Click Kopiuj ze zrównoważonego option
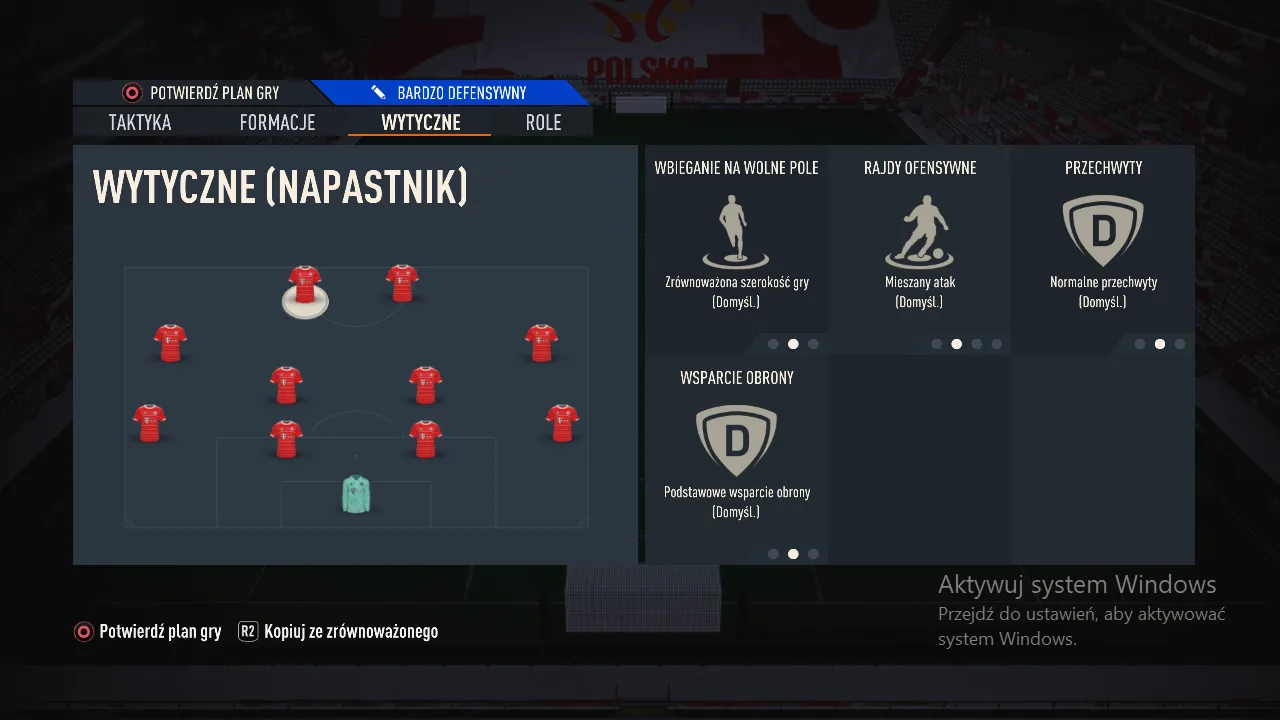1280x720 pixels. pyautogui.click(x=350, y=631)
